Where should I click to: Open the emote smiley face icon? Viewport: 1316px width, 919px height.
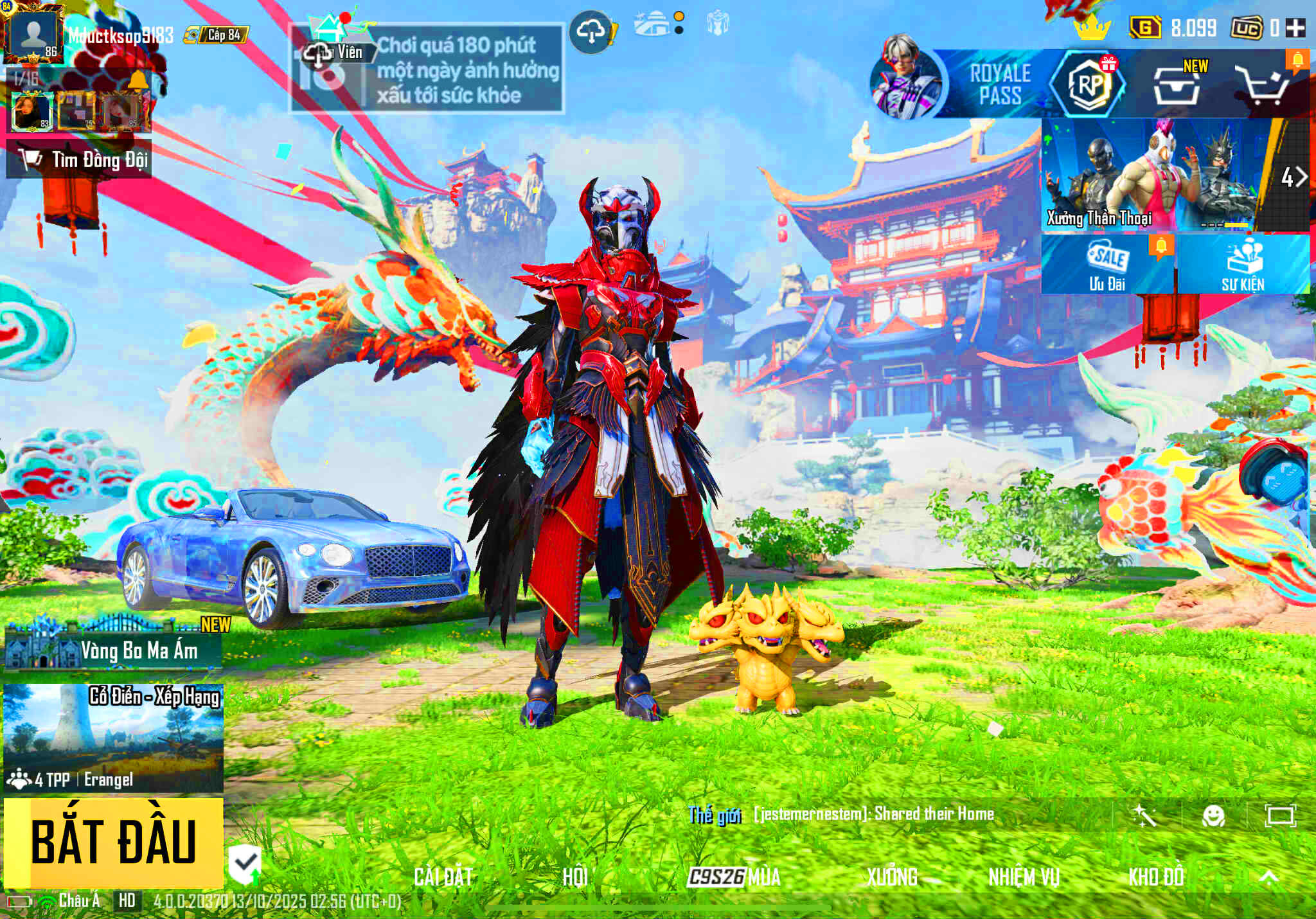[1213, 816]
